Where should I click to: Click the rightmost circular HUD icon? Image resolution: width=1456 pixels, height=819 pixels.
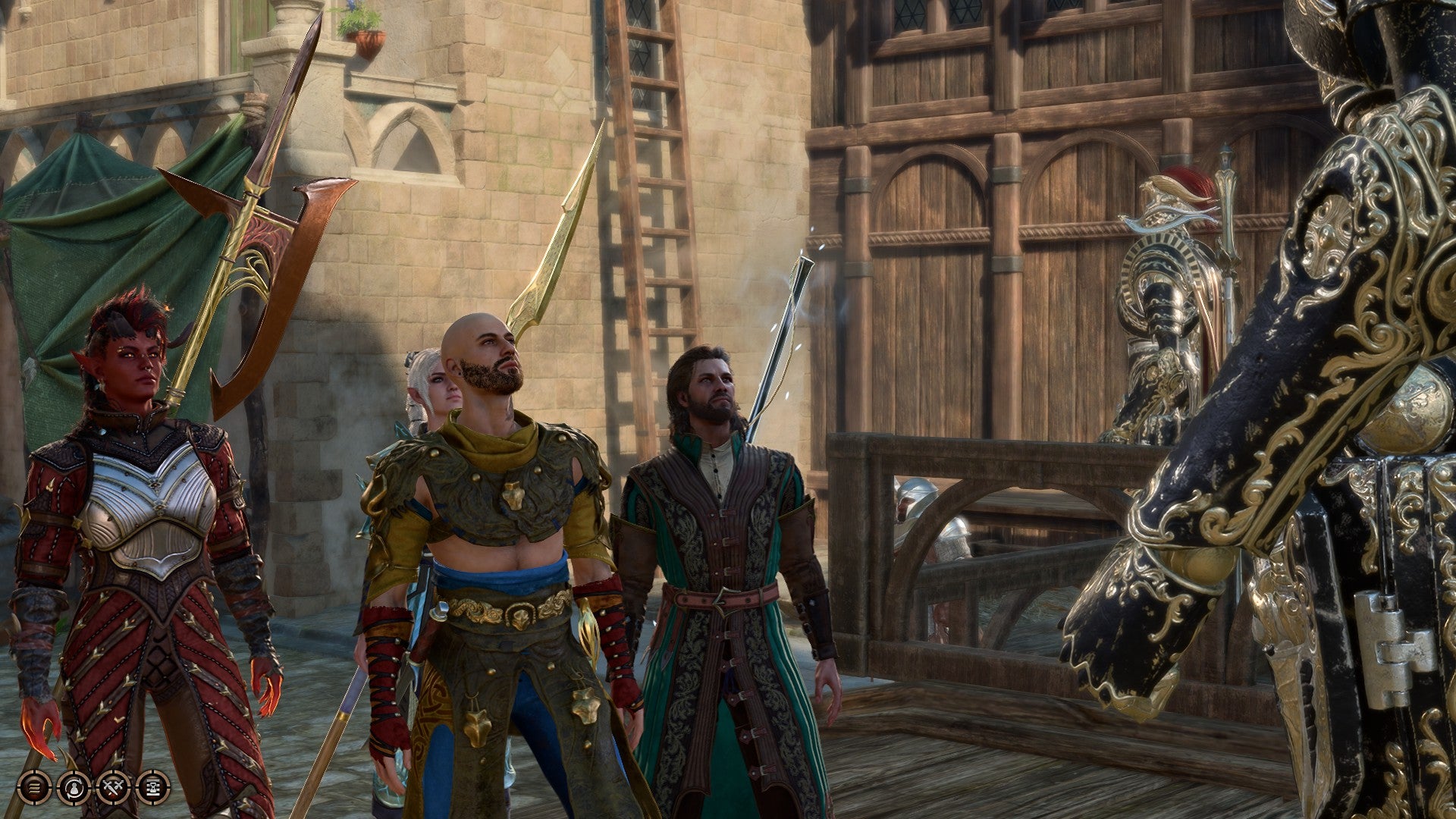click(x=152, y=789)
